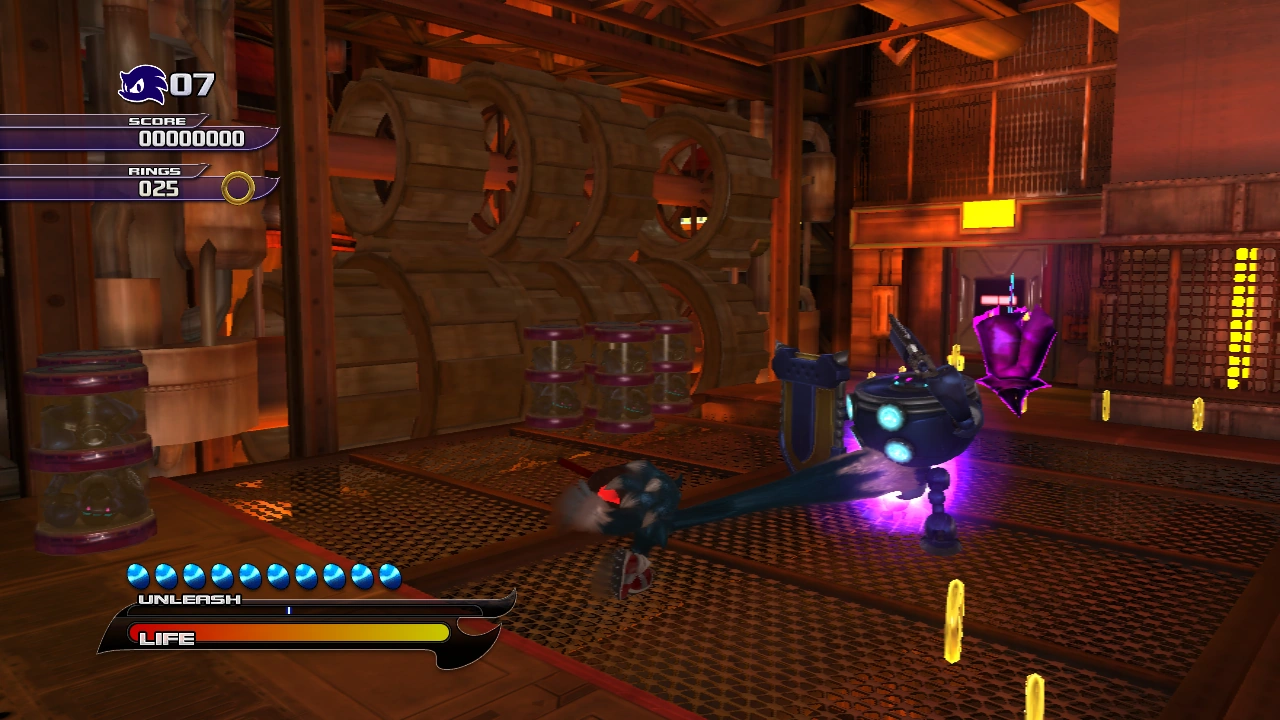Select the gold ring counter icon
1280x720 pixels.
[238, 187]
